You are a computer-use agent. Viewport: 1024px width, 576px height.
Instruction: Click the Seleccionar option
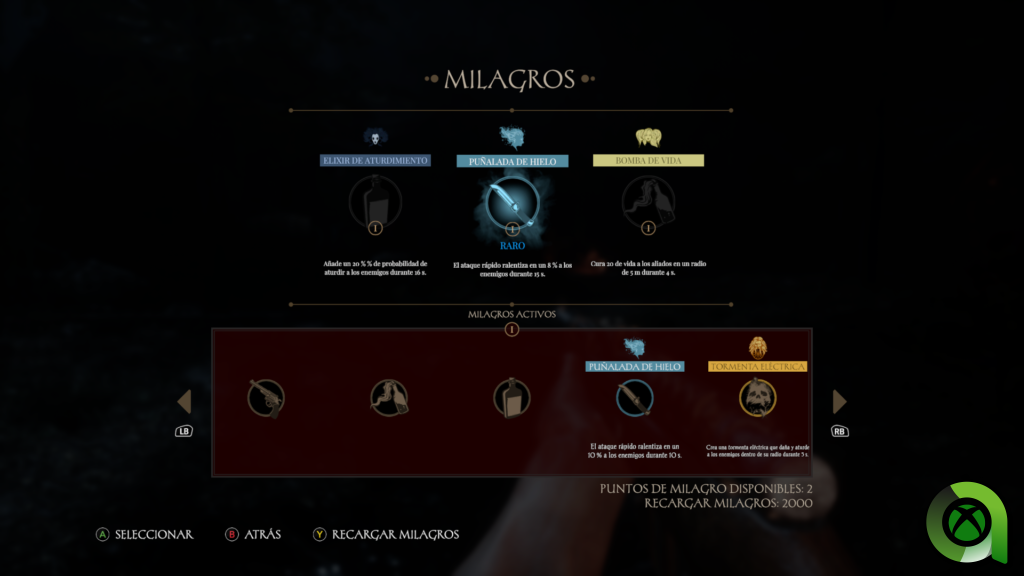point(144,535)
